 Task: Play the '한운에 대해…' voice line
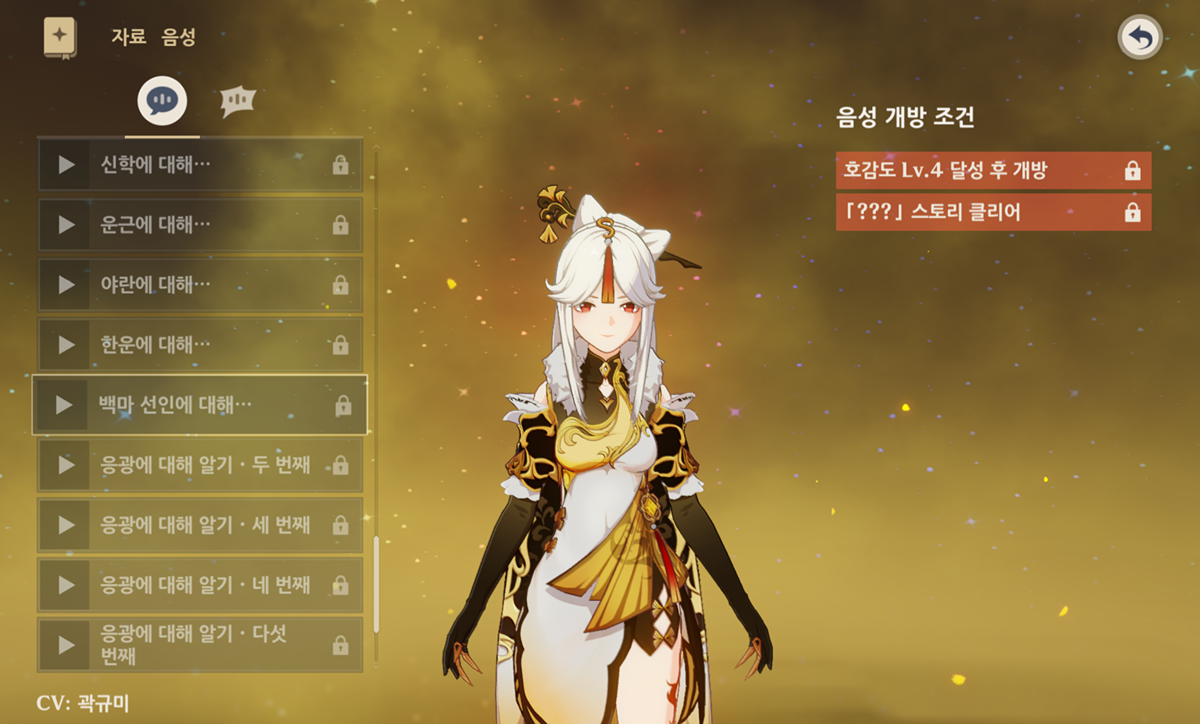point(67,344)
